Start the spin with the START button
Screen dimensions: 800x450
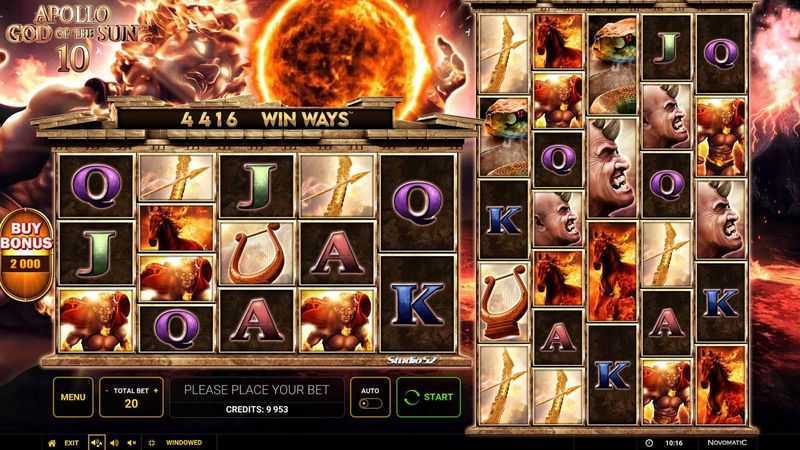[428, 397]
